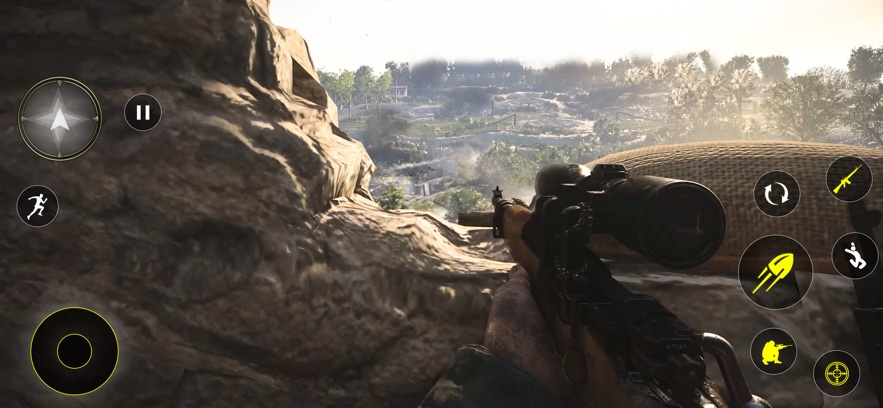Fire the weapon with the bullet button
The image size is (883, 408).
pos(775,272)
